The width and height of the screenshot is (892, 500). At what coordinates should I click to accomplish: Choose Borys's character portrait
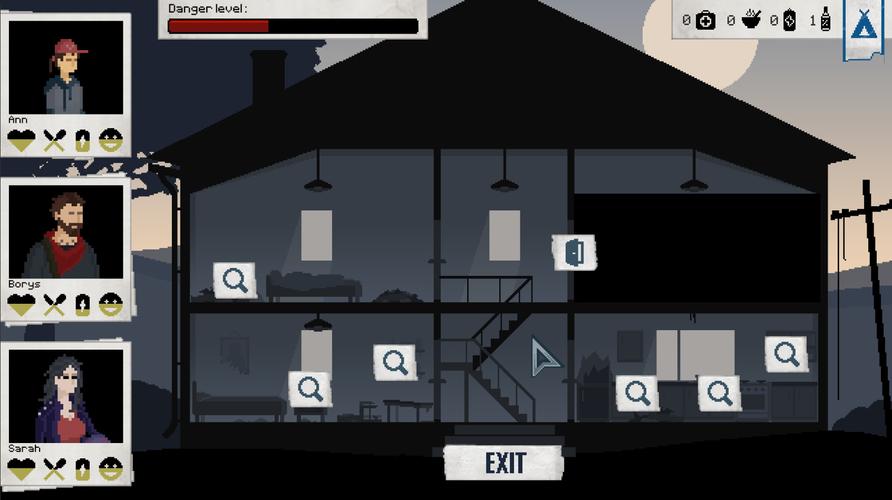pos(66,233)
